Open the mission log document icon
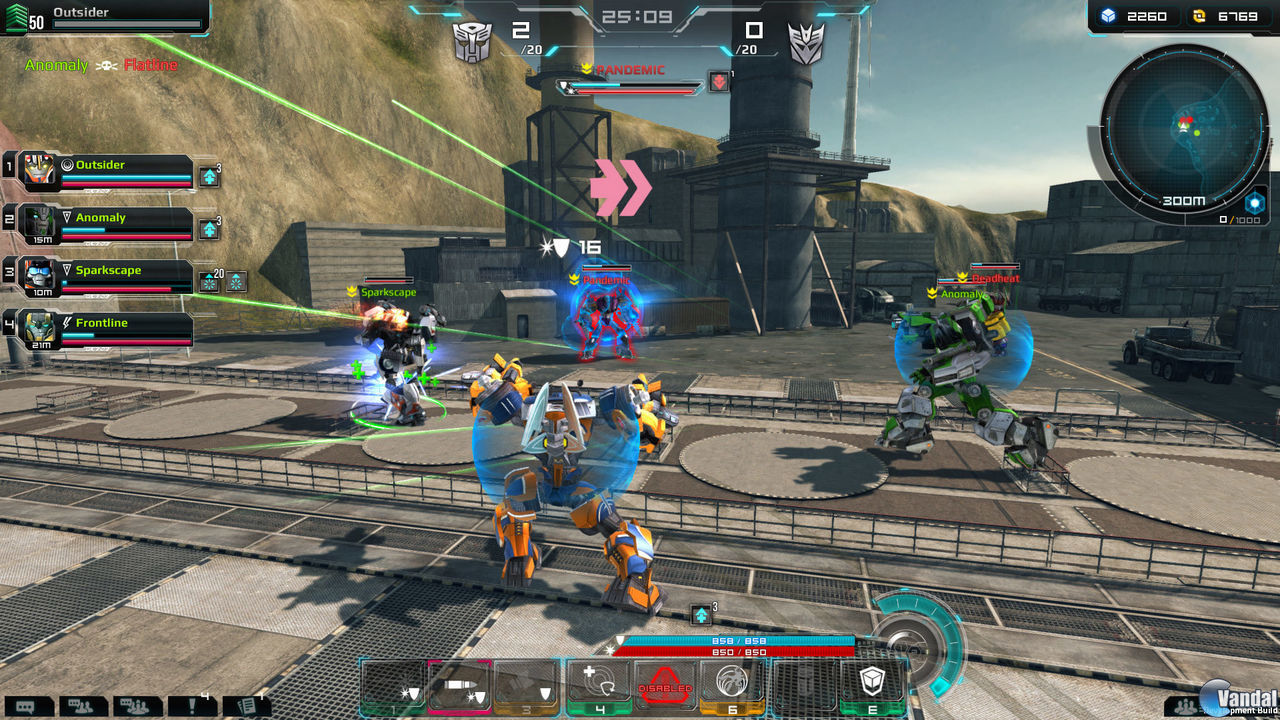The width and height of the screenshot is (1280, 720). tap(248, 705)
